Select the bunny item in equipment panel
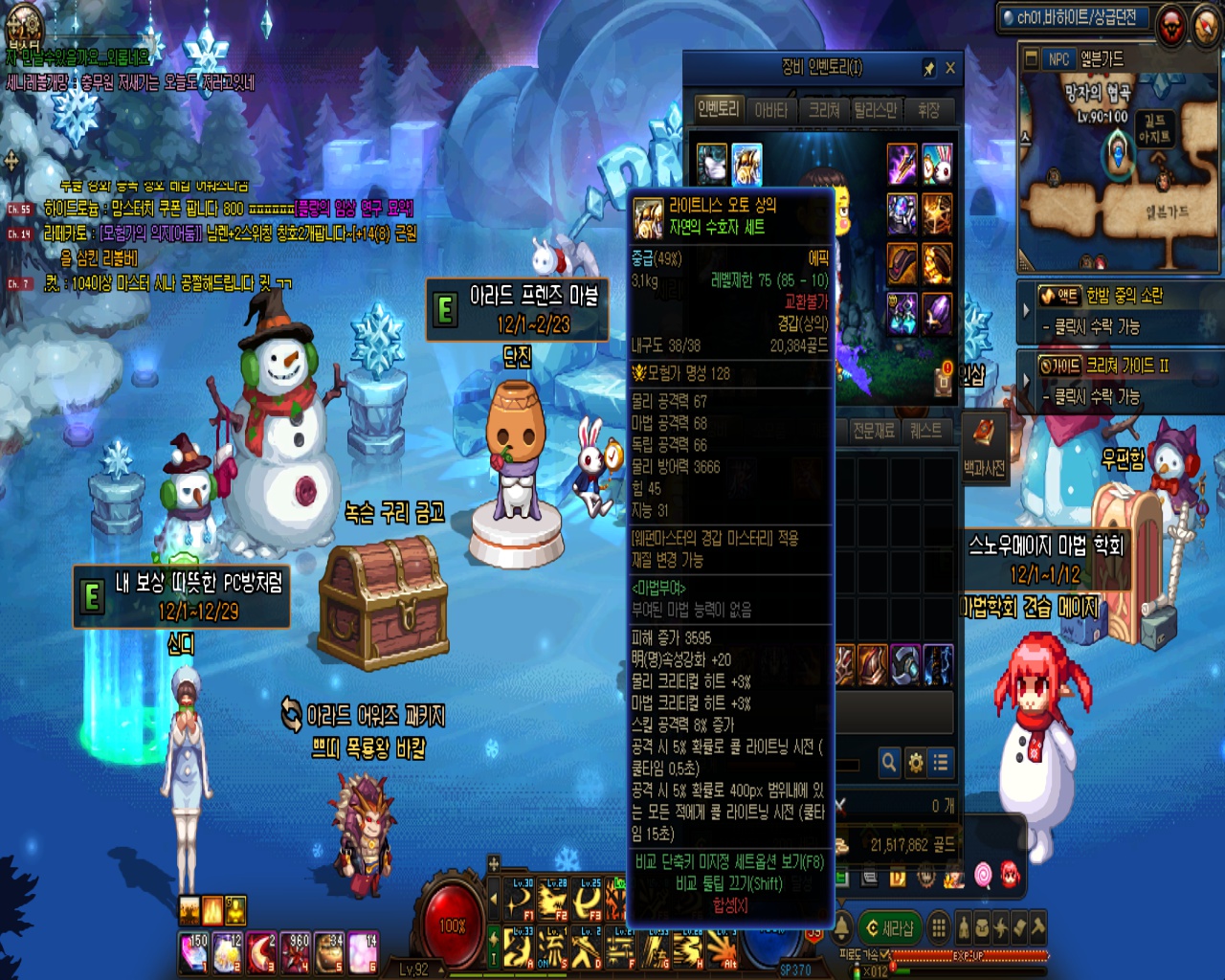 [x=937, y=164]
